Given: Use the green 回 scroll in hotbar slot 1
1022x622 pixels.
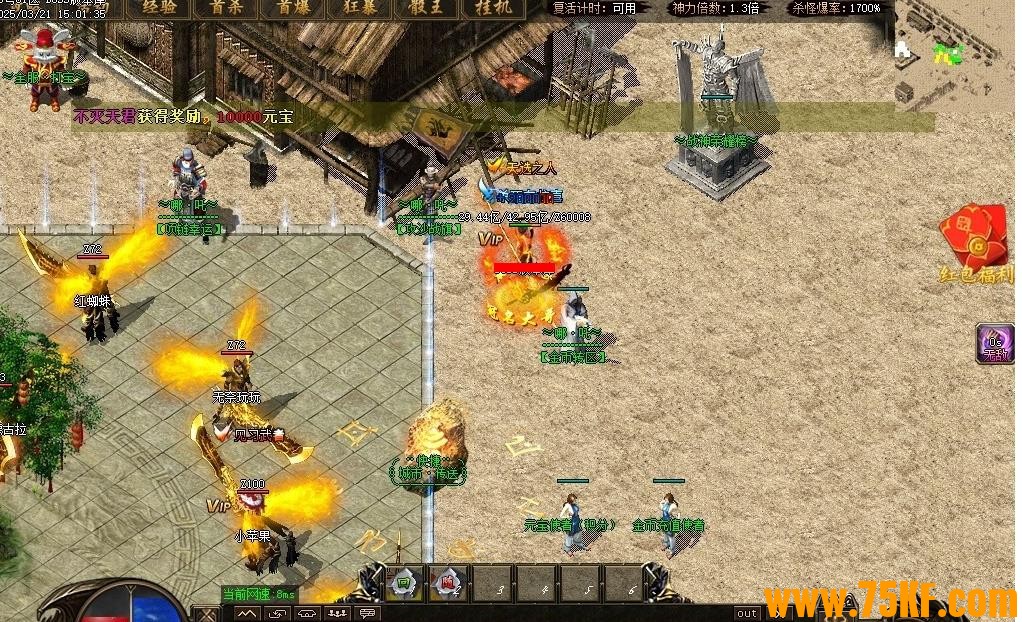Looking at the screenshot, I should click(x=403, y=582).
